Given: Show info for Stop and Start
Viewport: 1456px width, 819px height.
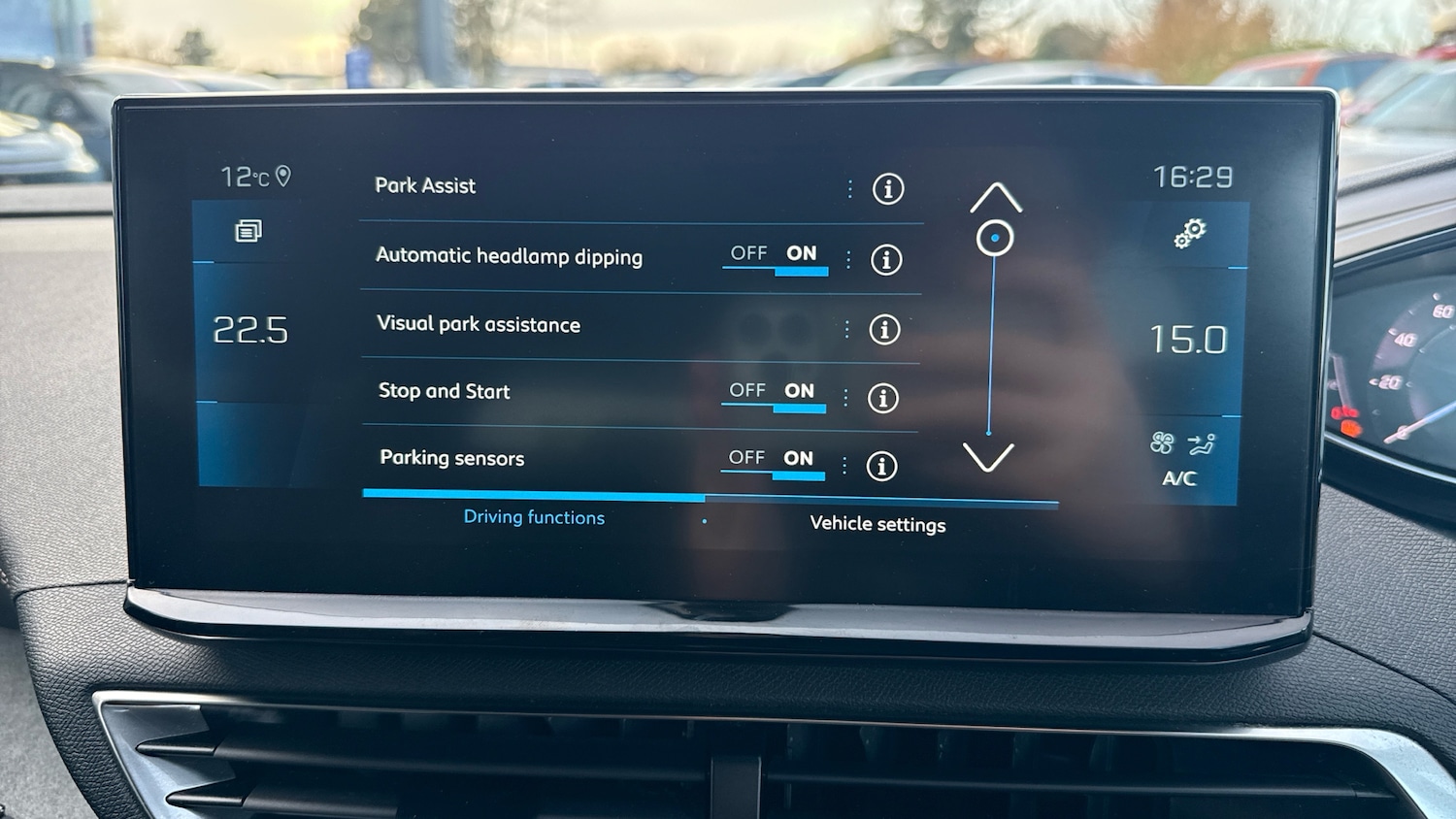Looking at the screenshot, I should (882, 398).
